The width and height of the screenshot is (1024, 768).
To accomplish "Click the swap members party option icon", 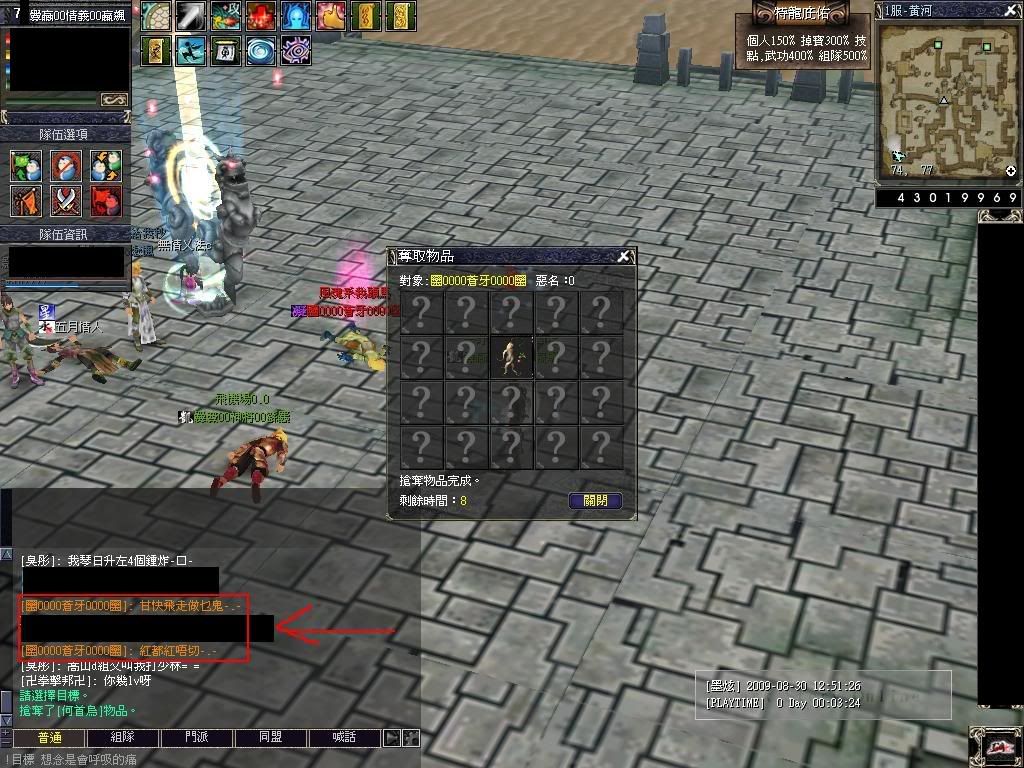I will click(106, 165).
